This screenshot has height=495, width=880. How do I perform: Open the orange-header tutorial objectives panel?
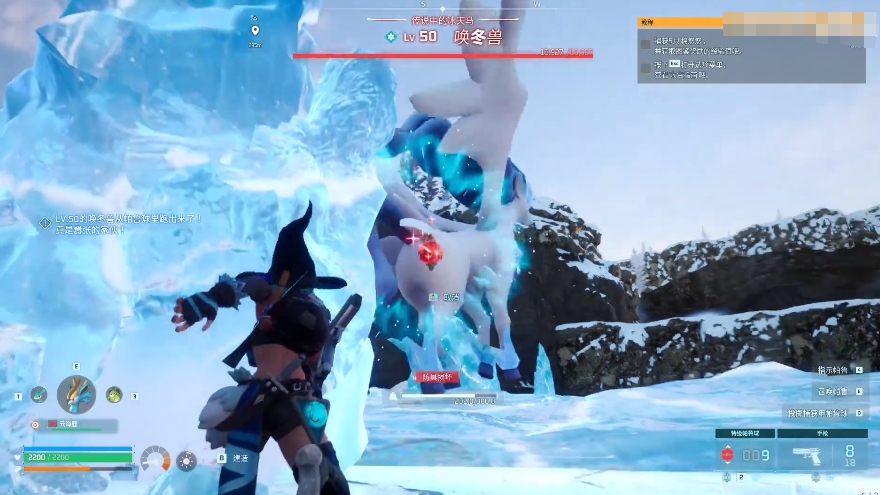(x=680, y=21)
